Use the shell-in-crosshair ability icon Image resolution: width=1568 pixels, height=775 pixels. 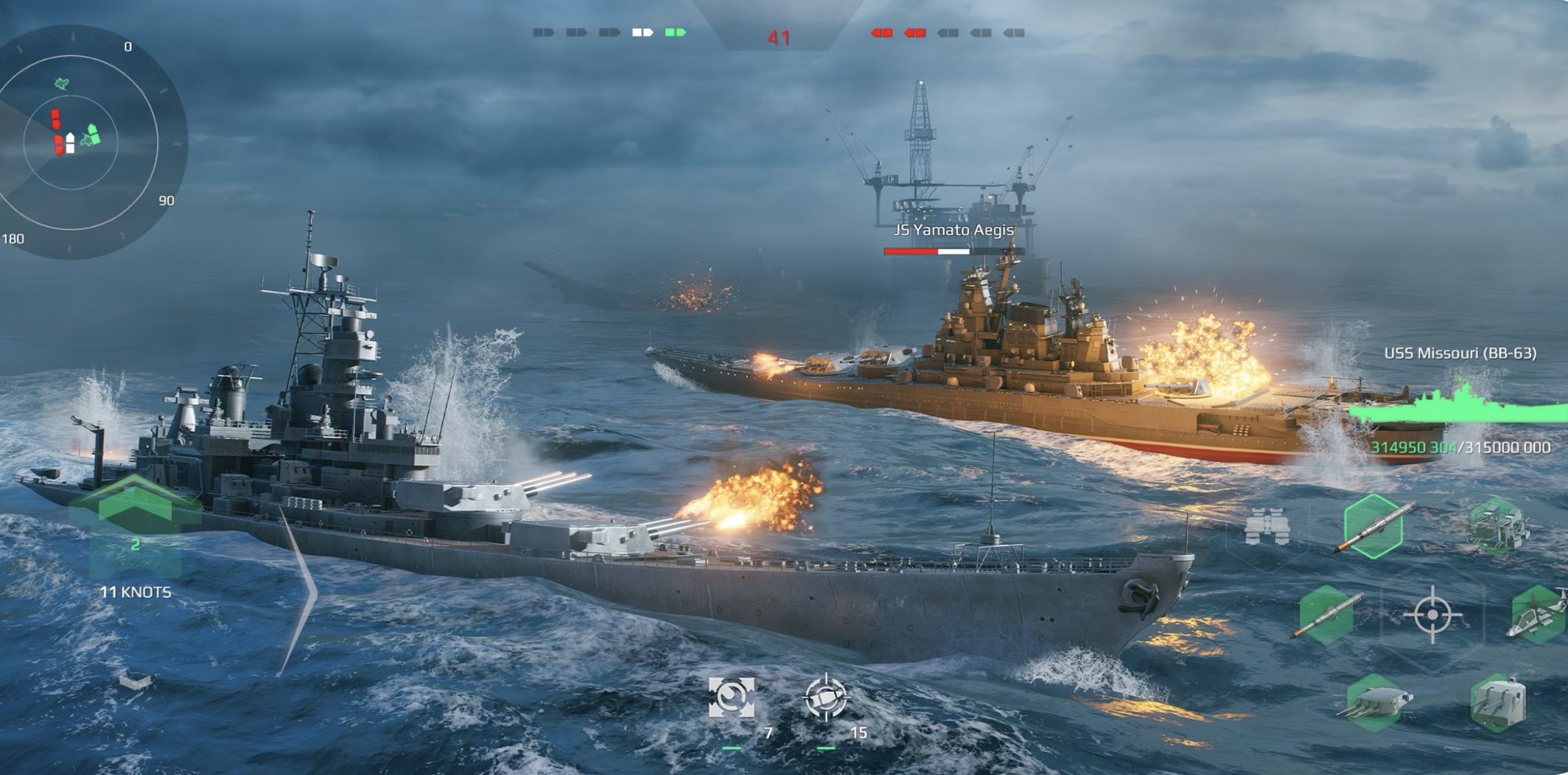point(825,697)
